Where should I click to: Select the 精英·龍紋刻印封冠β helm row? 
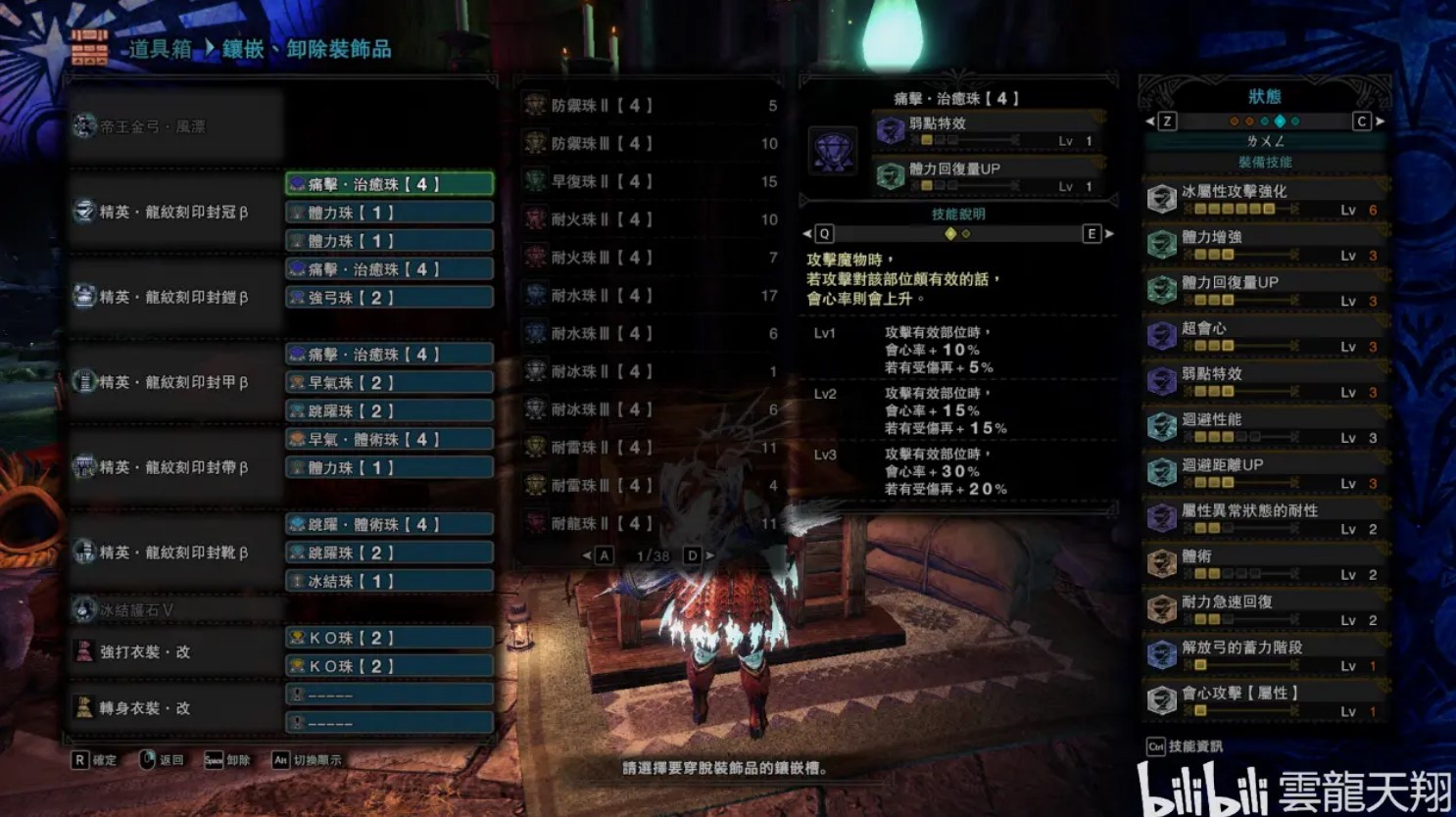tap(176, 212)
